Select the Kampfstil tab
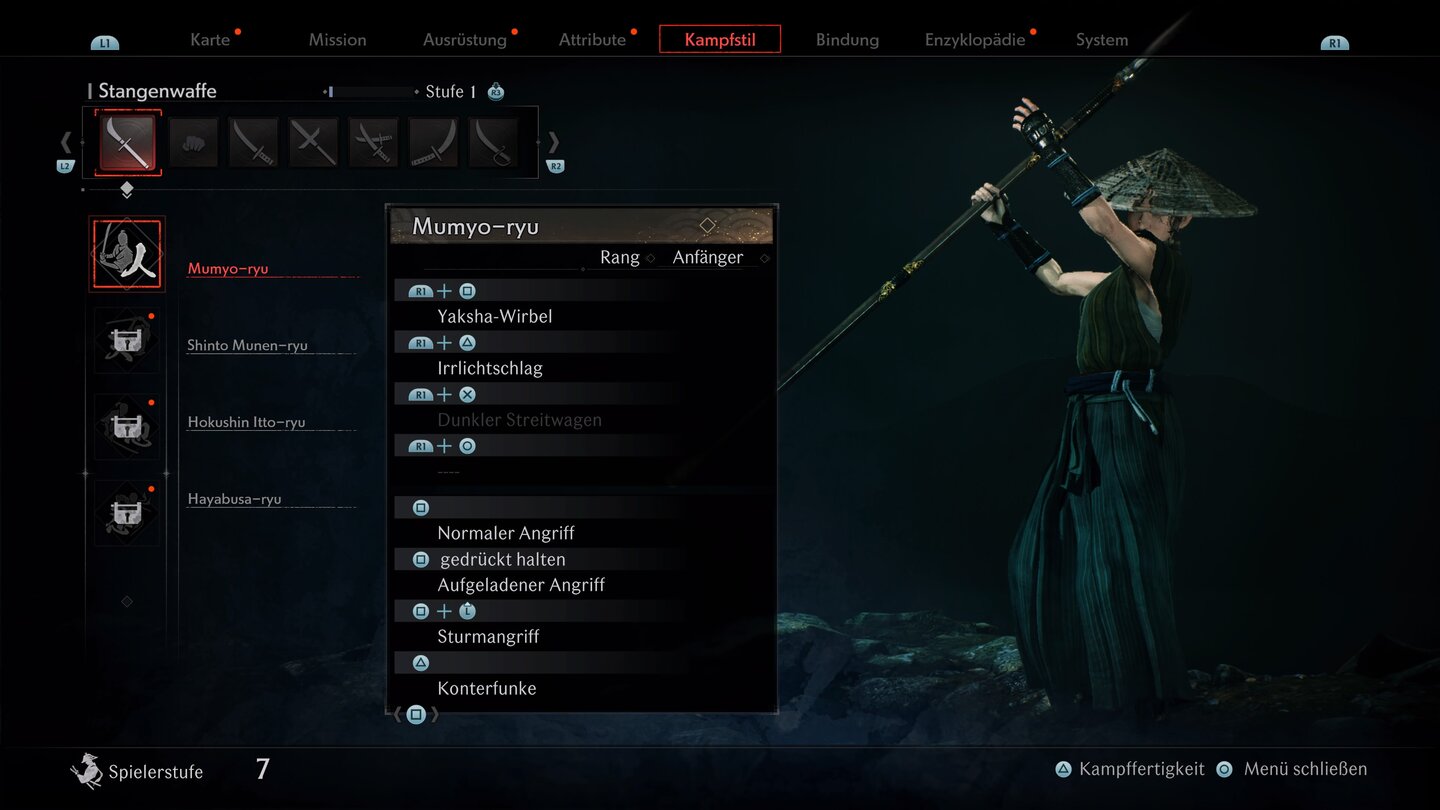Screen dimensions: 1440x810 click(720, 40)
